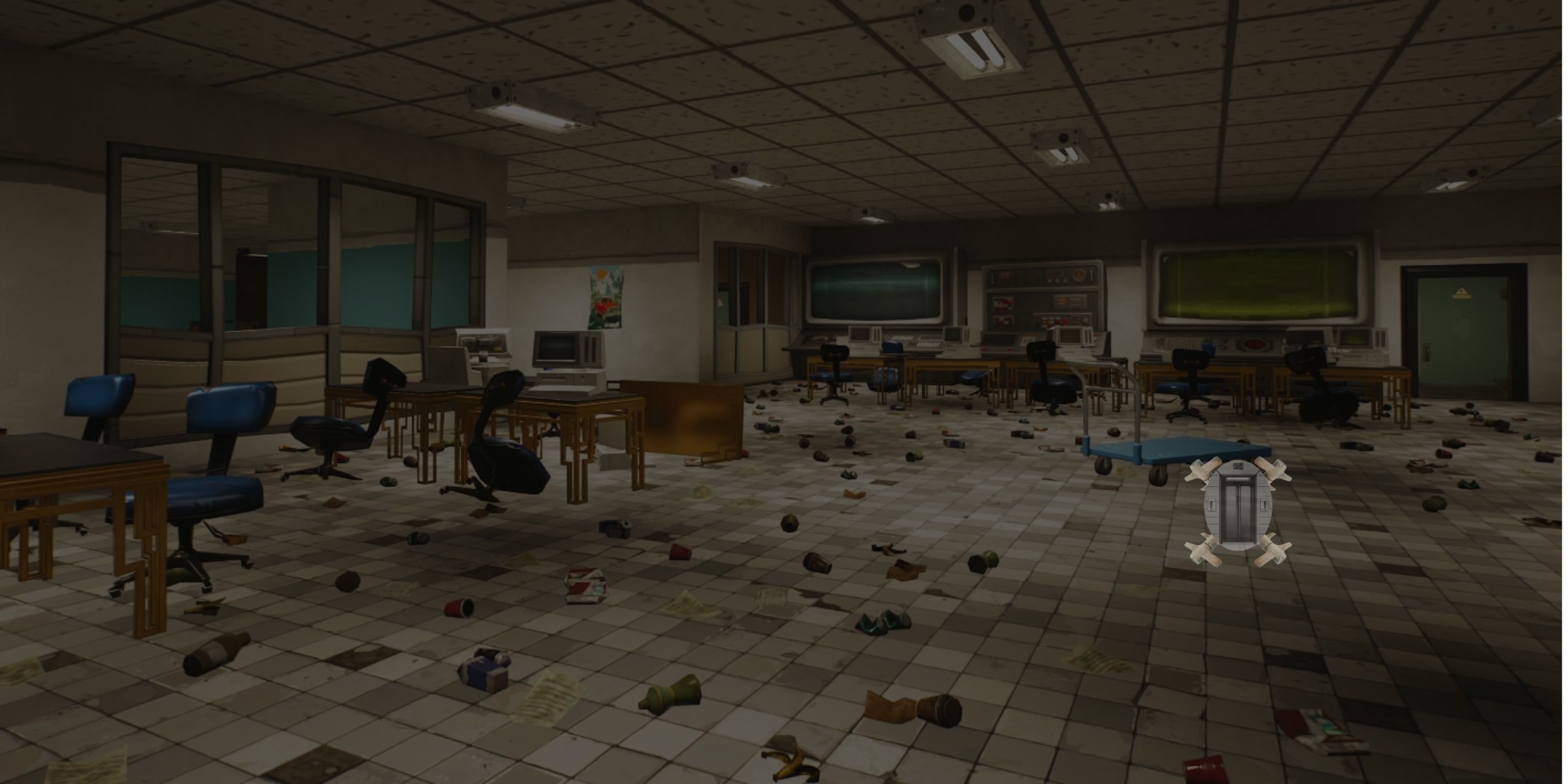Click the red button on the central control panel
Viewport: 1568px width, 784px height.
1065,321
